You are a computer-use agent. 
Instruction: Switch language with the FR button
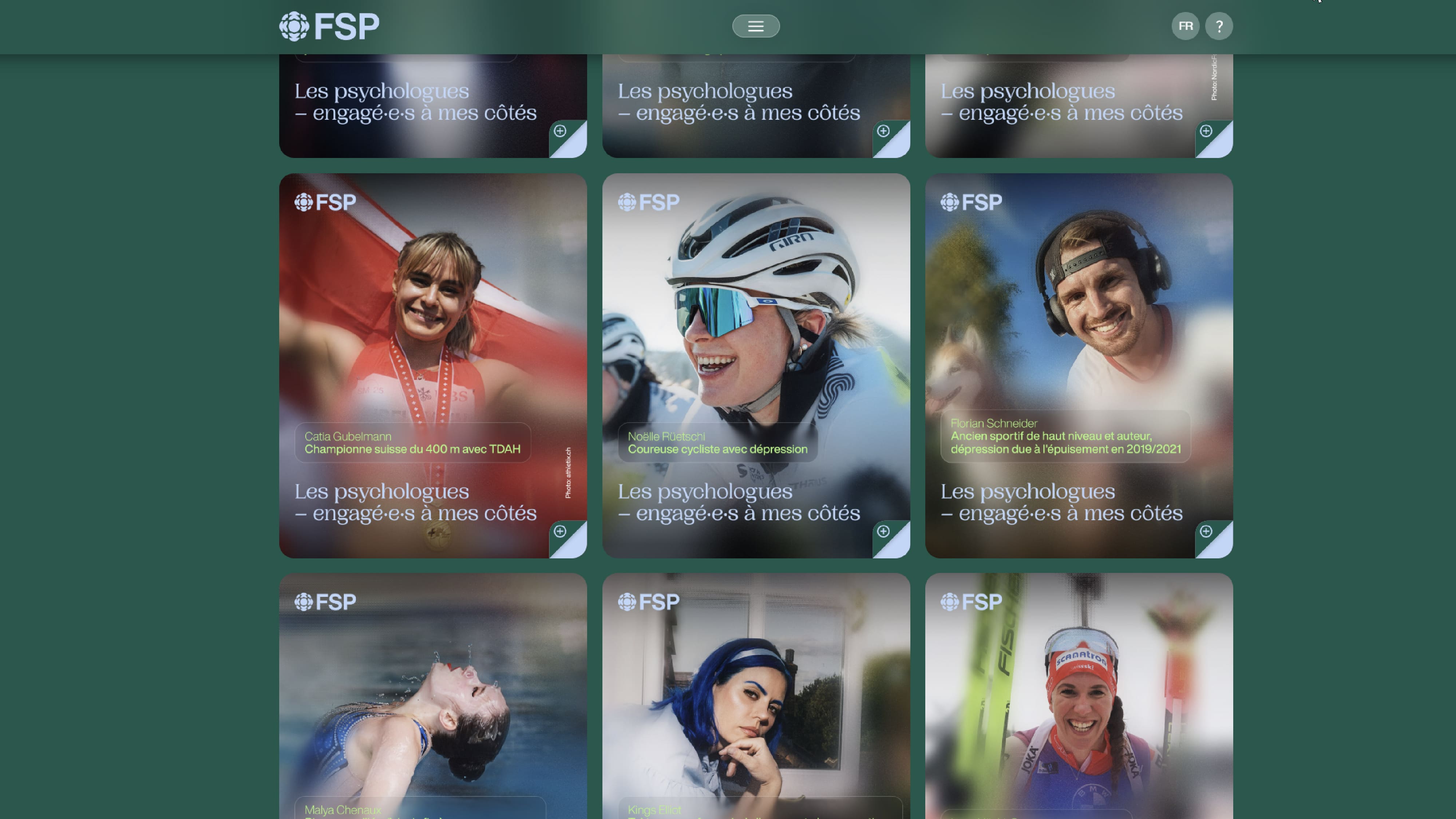tap(1185, 26)
